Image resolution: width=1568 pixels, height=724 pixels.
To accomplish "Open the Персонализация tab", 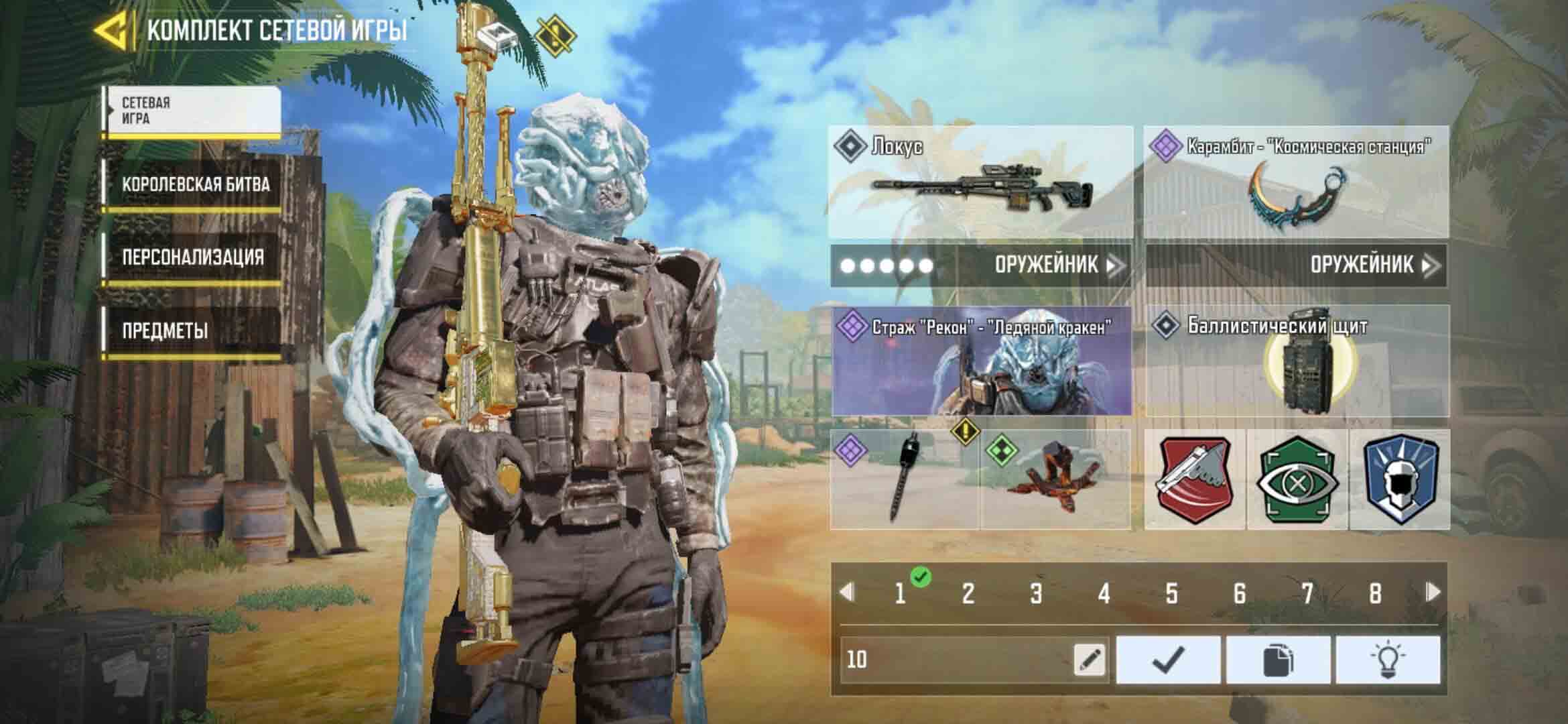I will 192,258.
